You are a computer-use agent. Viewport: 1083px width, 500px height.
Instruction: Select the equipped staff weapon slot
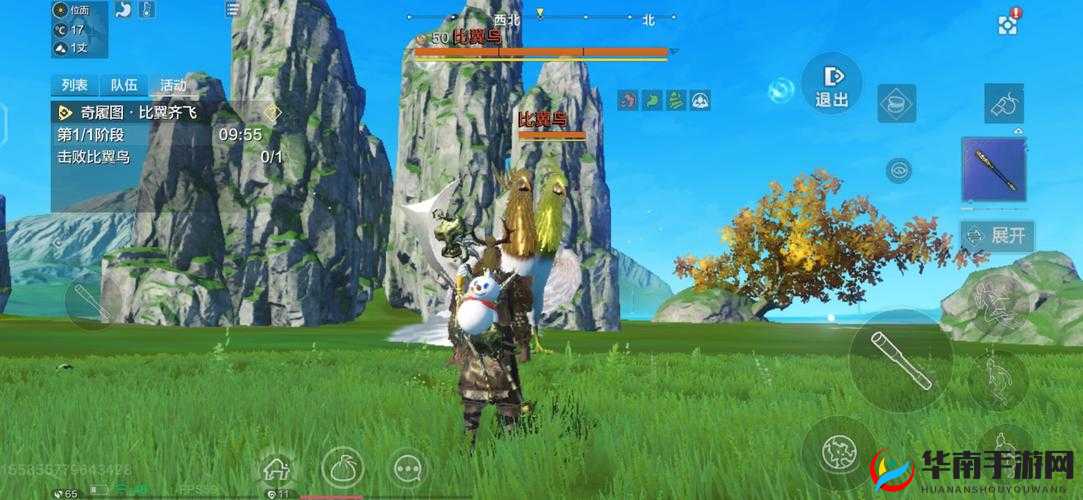(994, 168)
